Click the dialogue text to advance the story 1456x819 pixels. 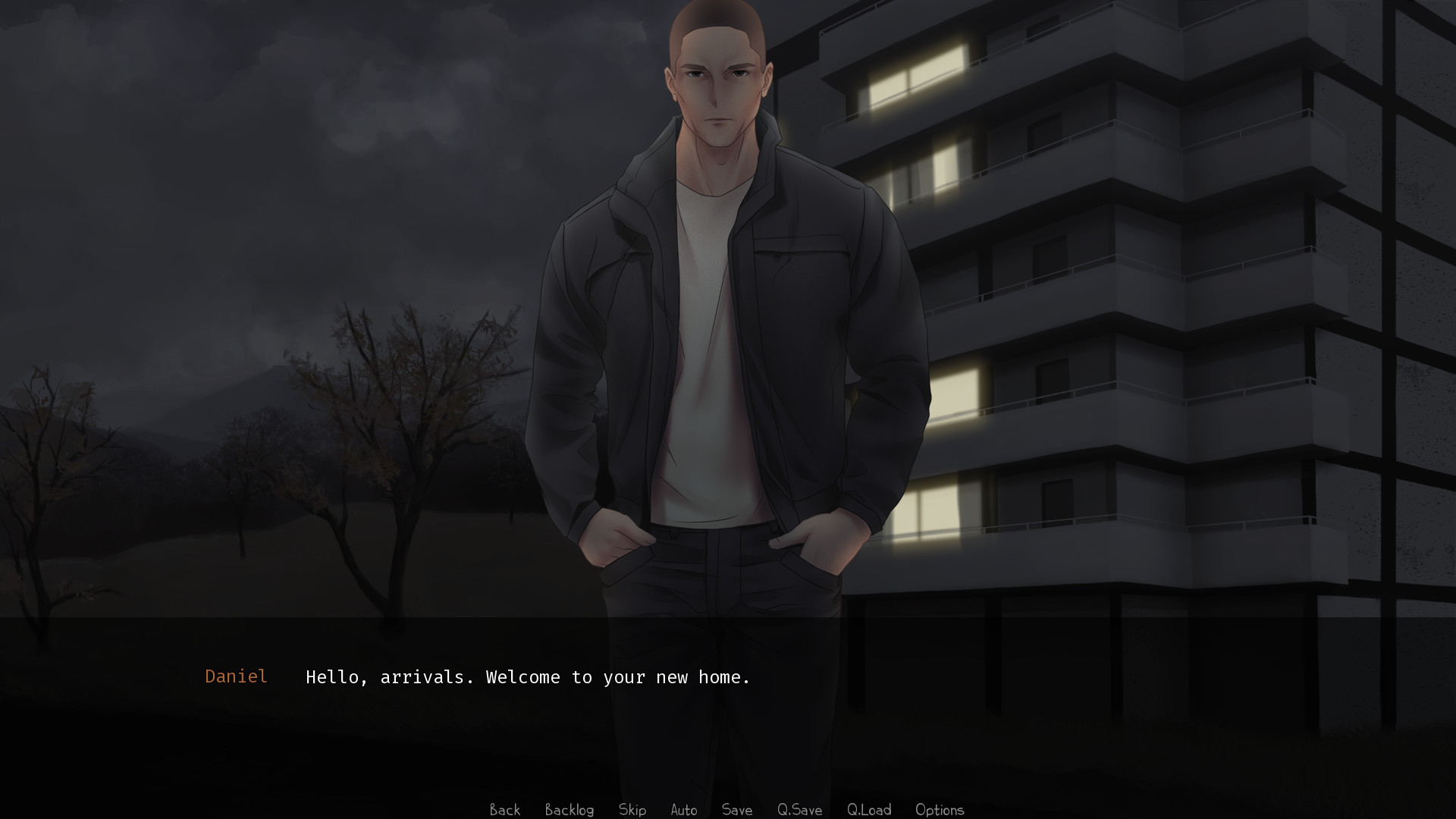click(x=527, y=677)
